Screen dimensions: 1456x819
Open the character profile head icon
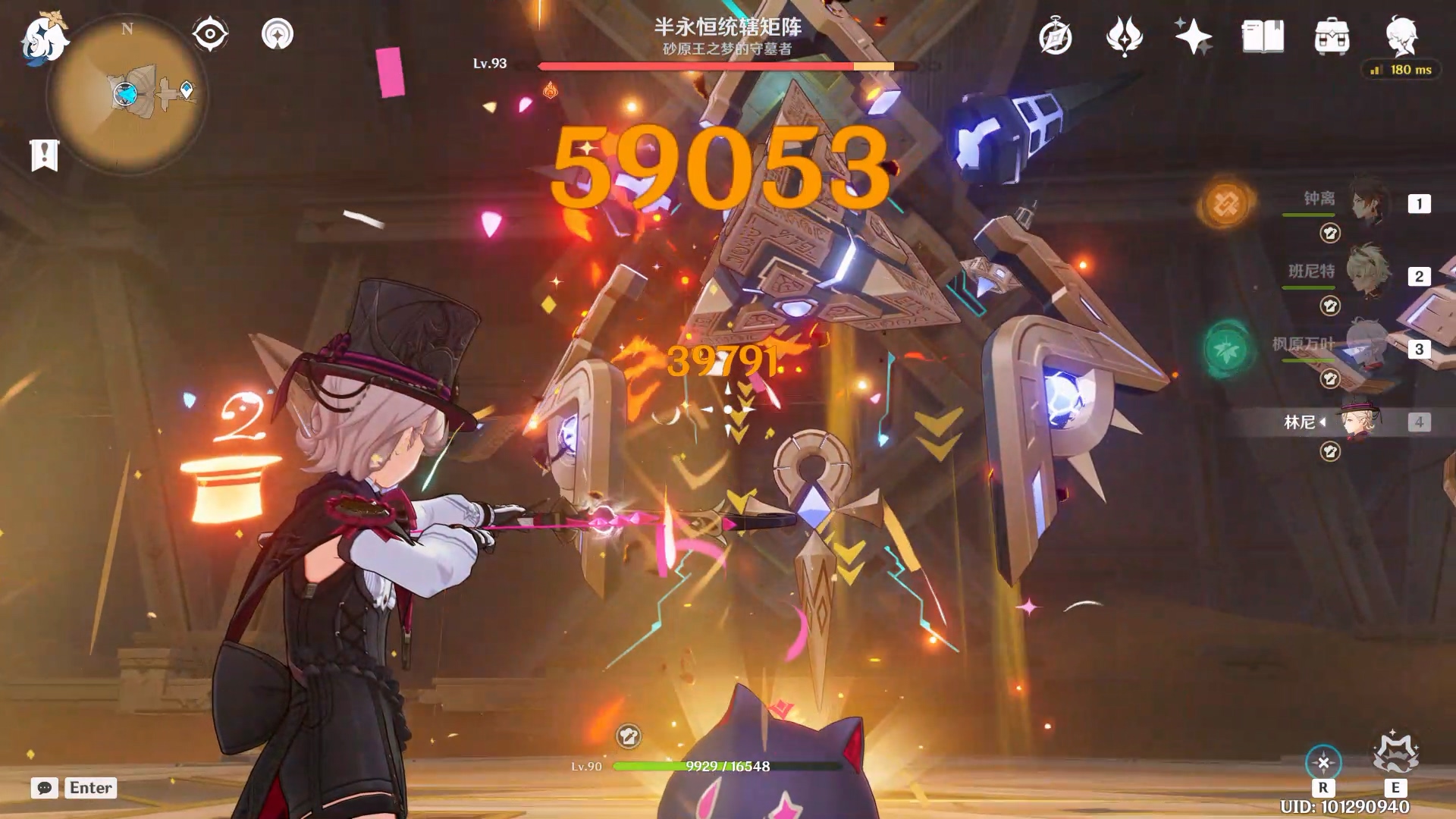(1401, 37)
